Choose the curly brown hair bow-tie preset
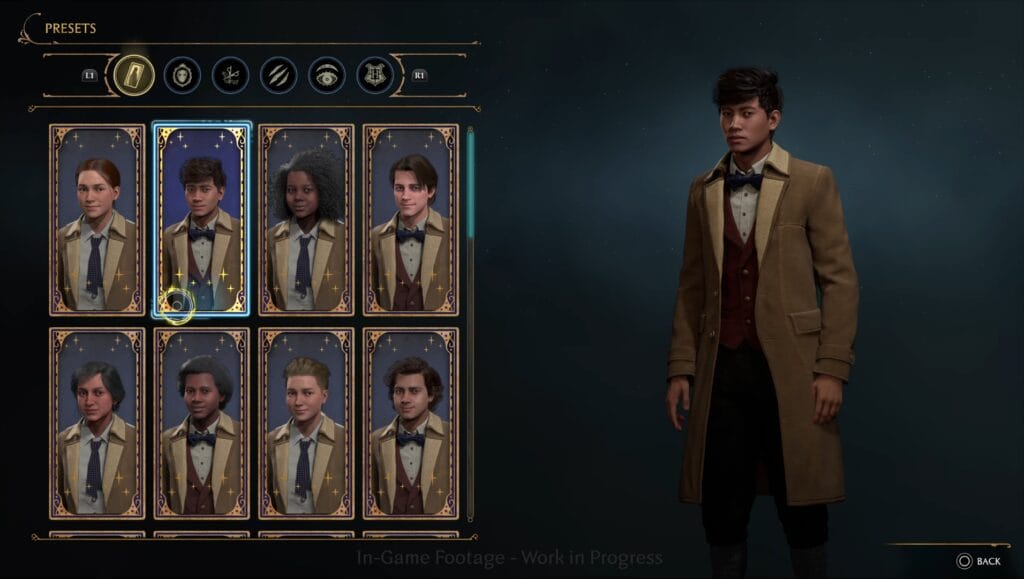Viewport: 1024px width, 579px height. [410, 423]
